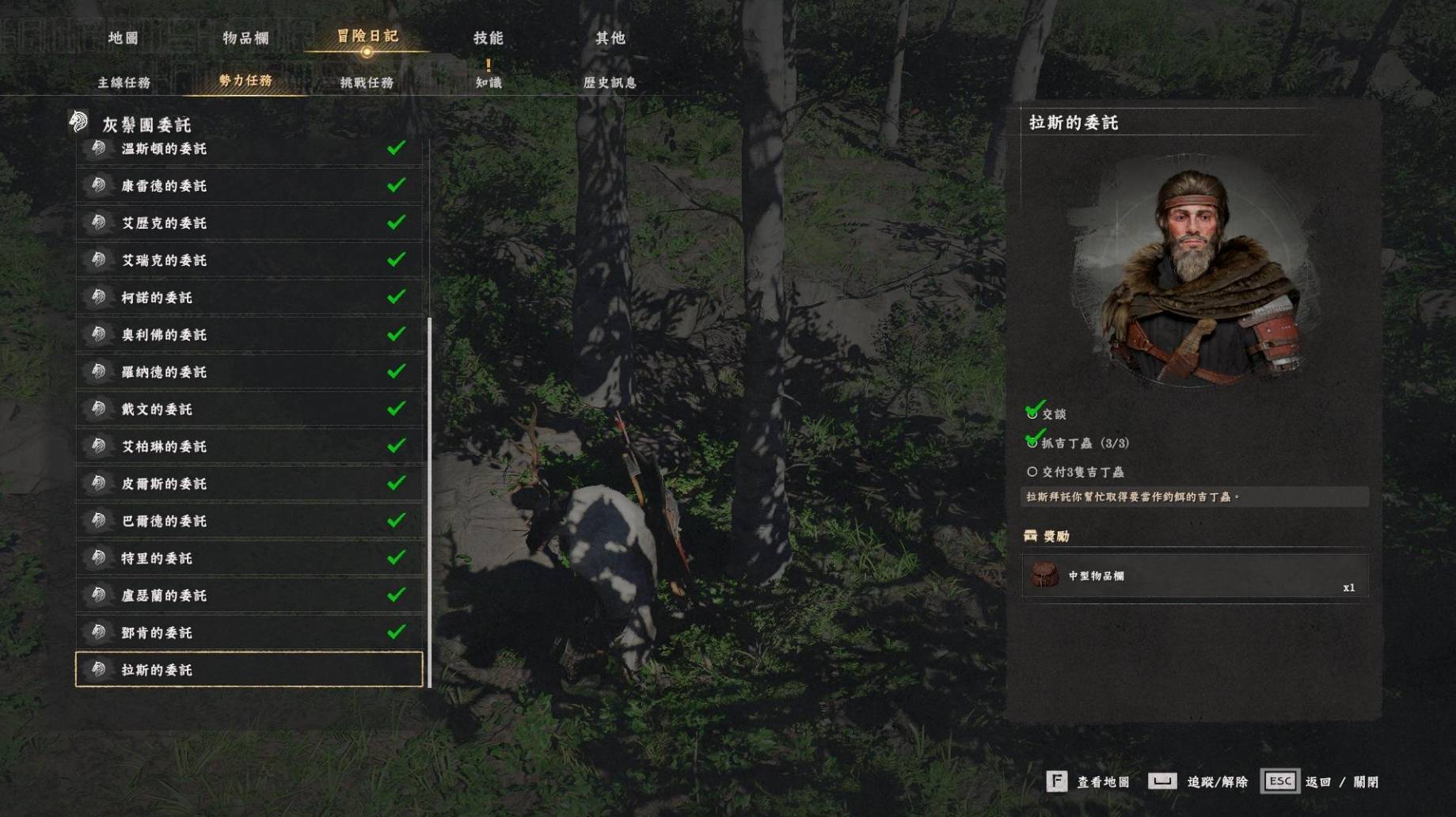
Task: Open the 地圖 map tab
Action: tap(124, 38)
